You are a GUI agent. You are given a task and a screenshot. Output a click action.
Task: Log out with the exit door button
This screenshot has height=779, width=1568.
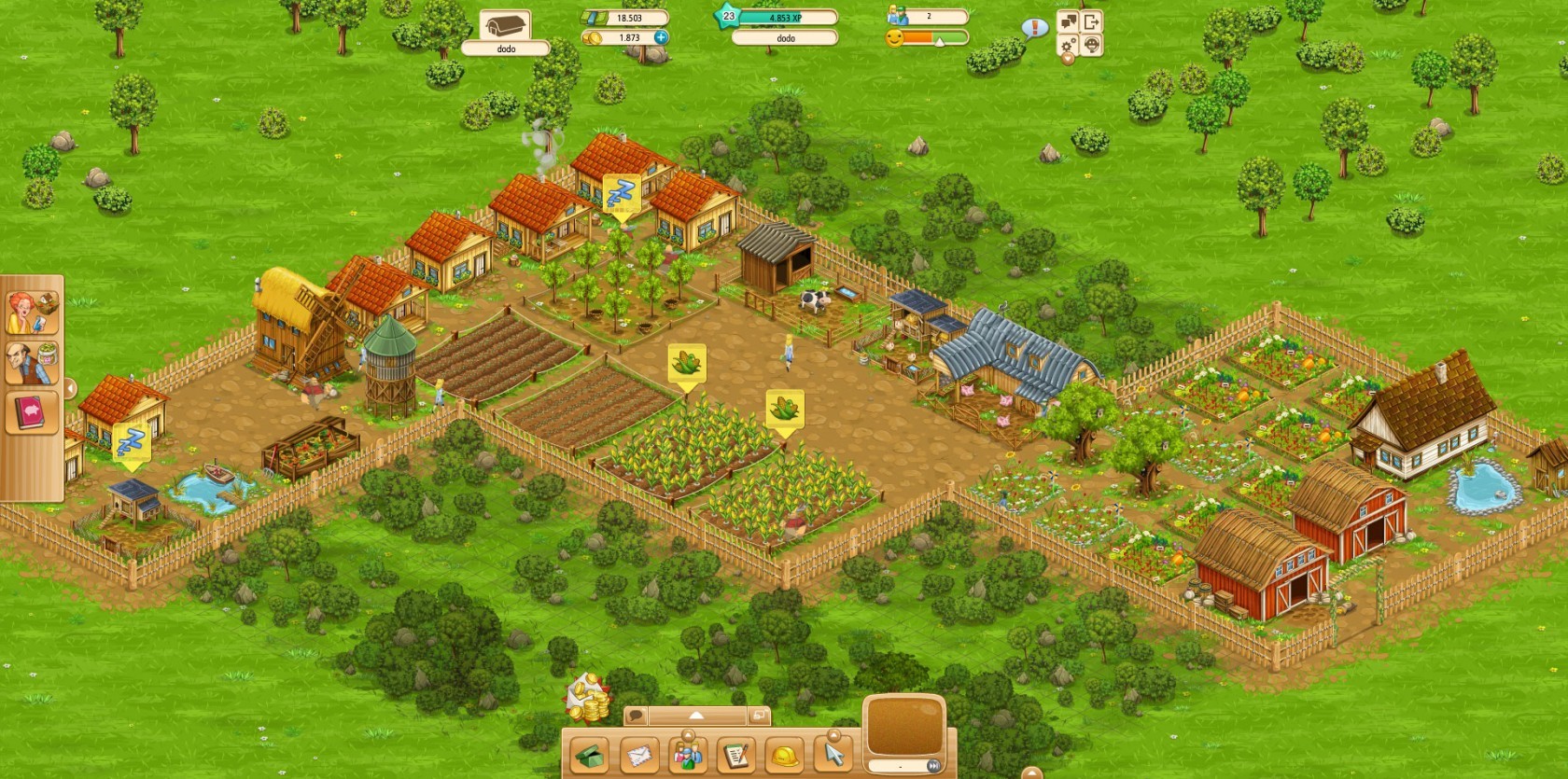click(x=1091, y=21)
